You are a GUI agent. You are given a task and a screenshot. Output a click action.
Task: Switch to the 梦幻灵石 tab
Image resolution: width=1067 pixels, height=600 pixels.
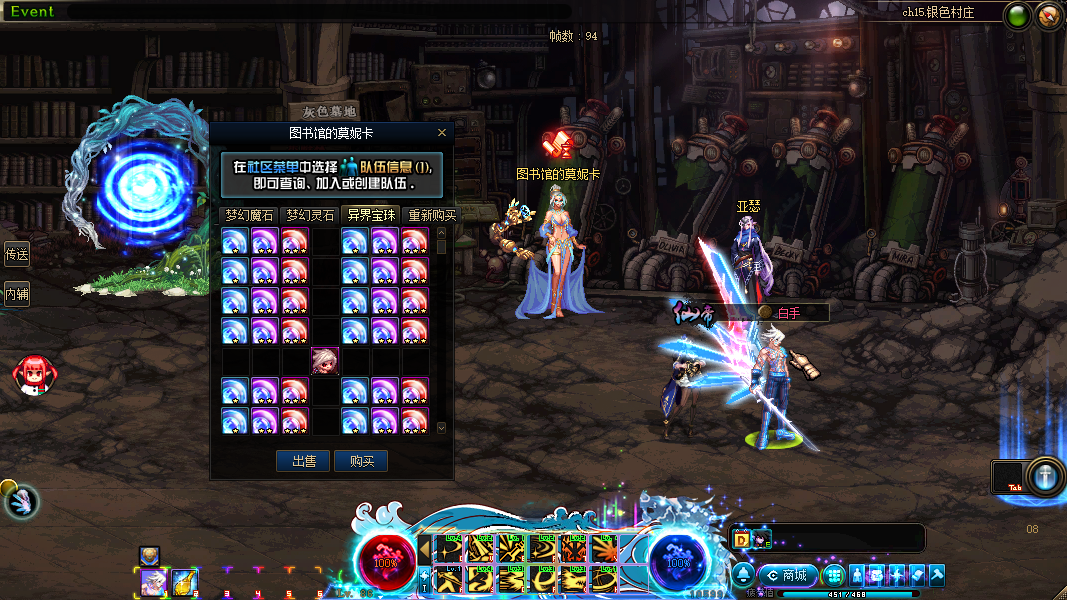tap(310, 215)
